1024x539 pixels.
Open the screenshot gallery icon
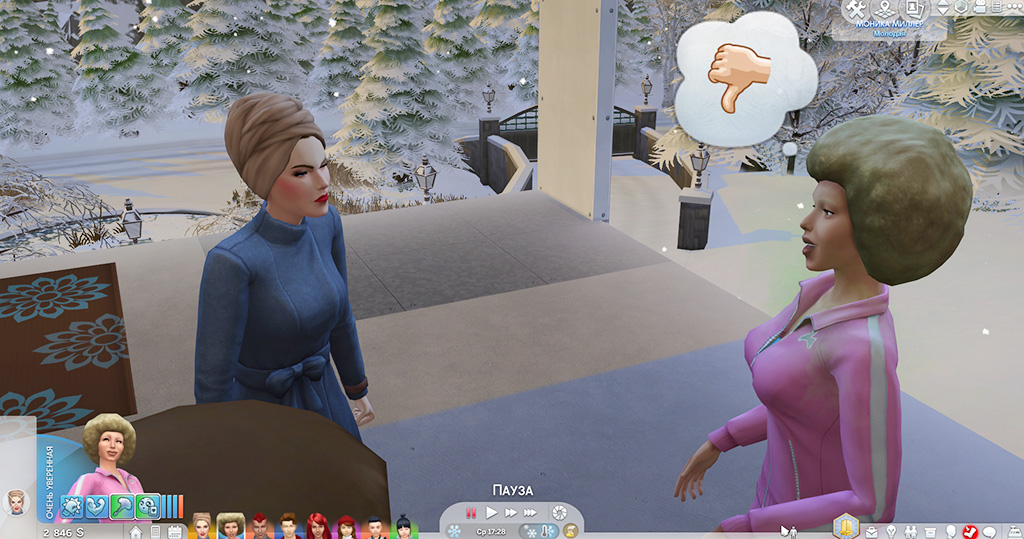pos(911,9)
